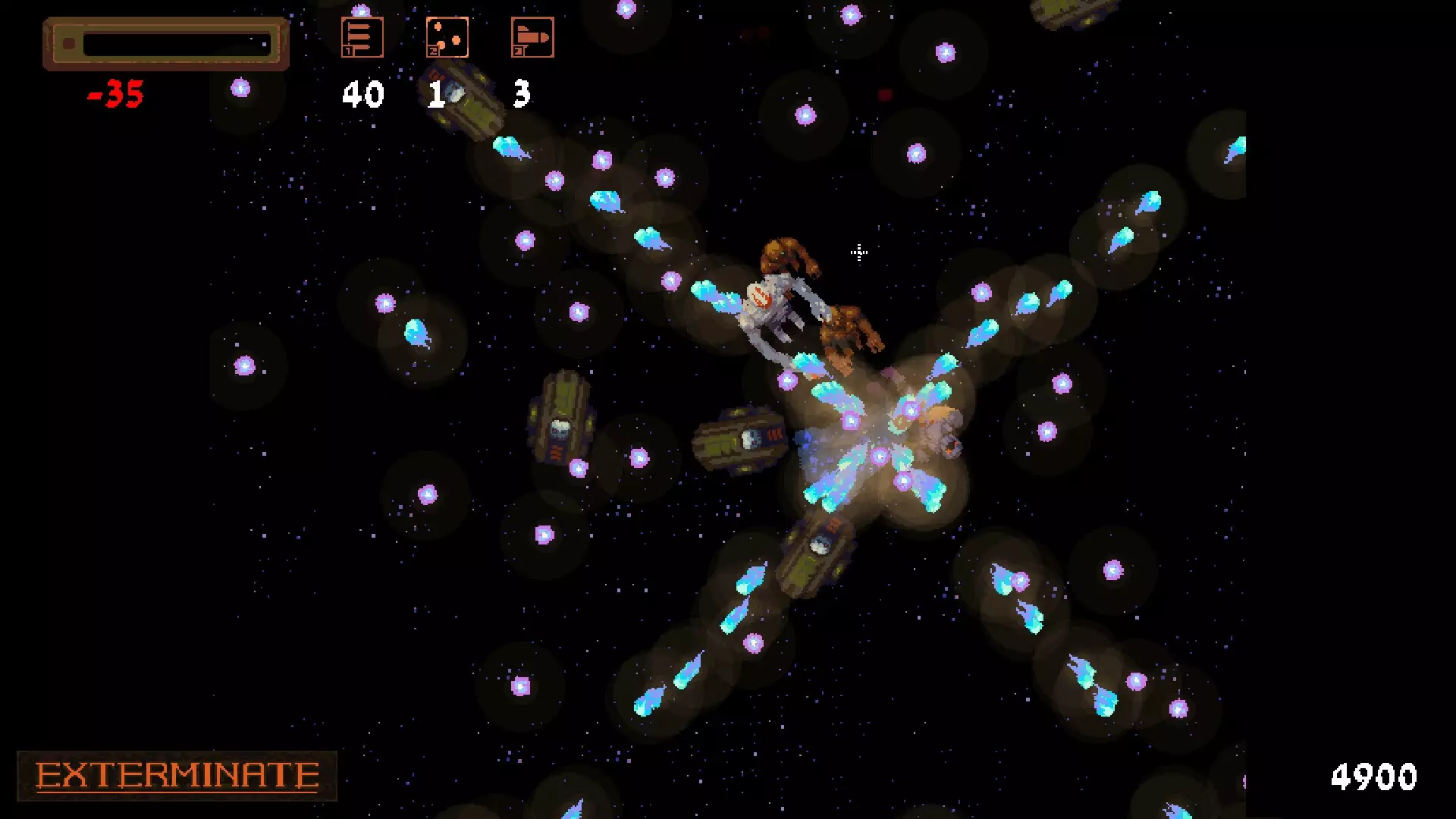Switch to the large shell weapon in slot 3
This screenshot has width=1456, height=819.
(x=532, y=37)
